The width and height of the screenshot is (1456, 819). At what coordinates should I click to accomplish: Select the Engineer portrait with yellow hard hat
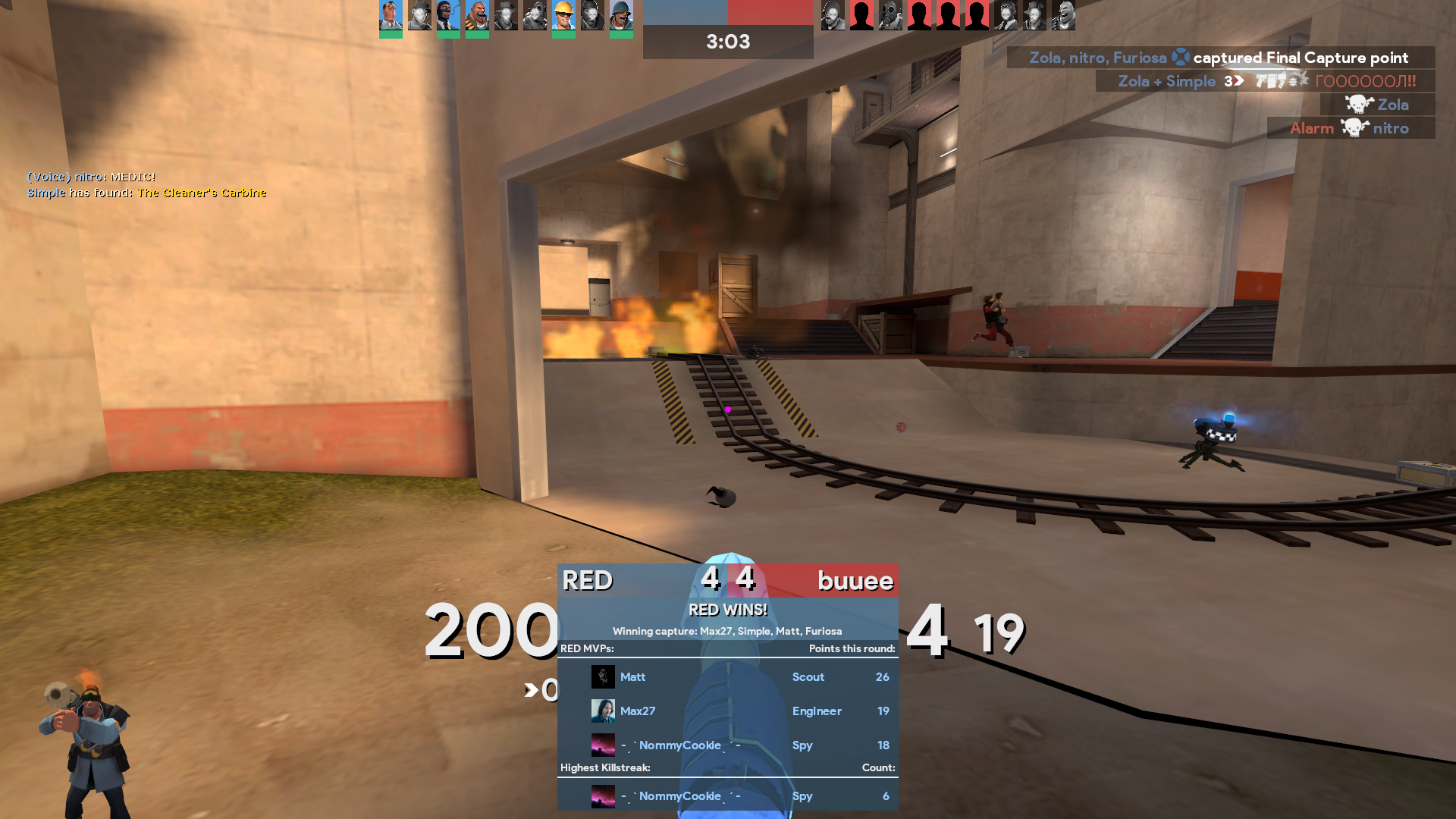click(x=563, y=15)
